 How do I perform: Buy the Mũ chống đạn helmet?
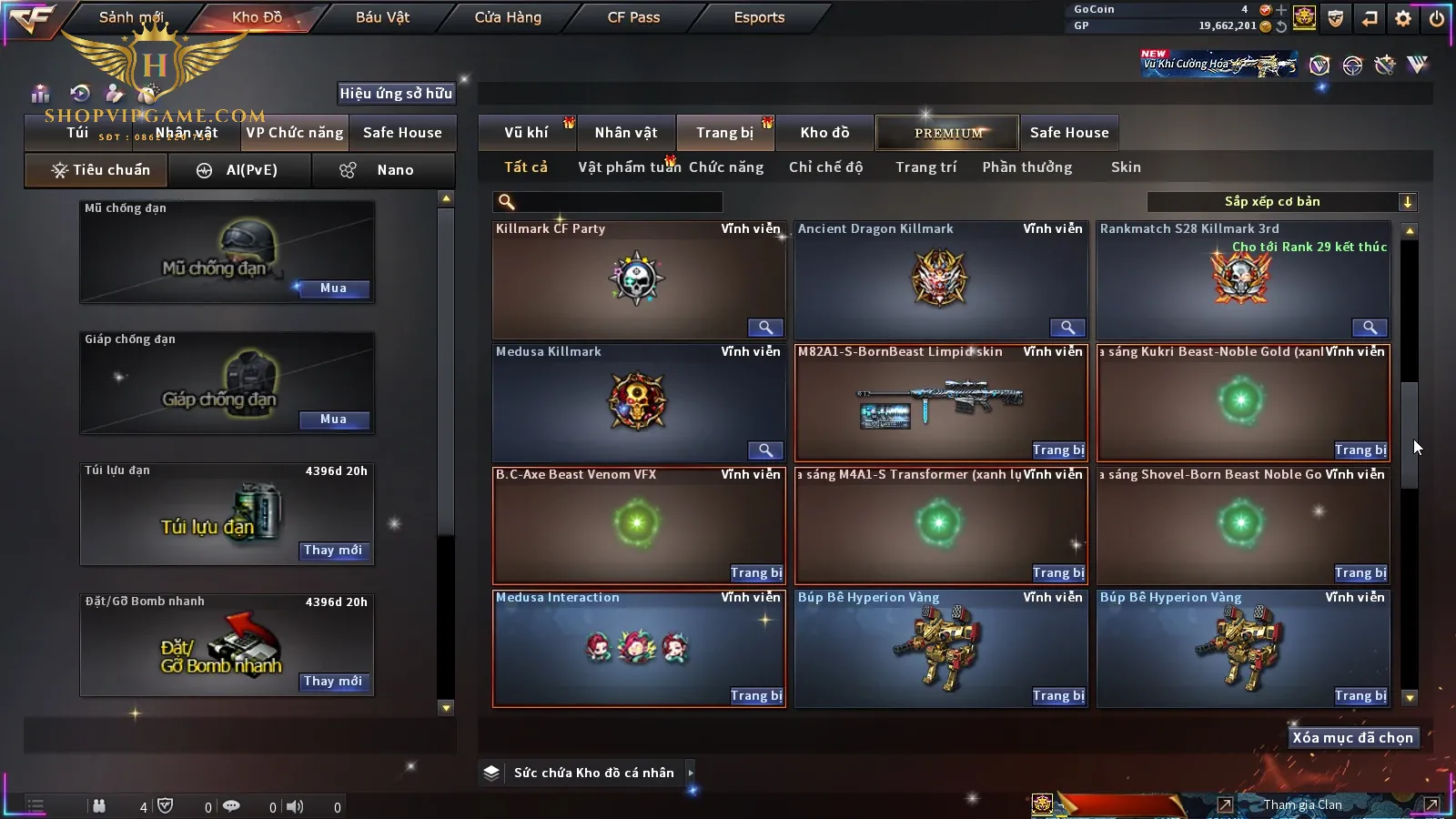(333, 288)
